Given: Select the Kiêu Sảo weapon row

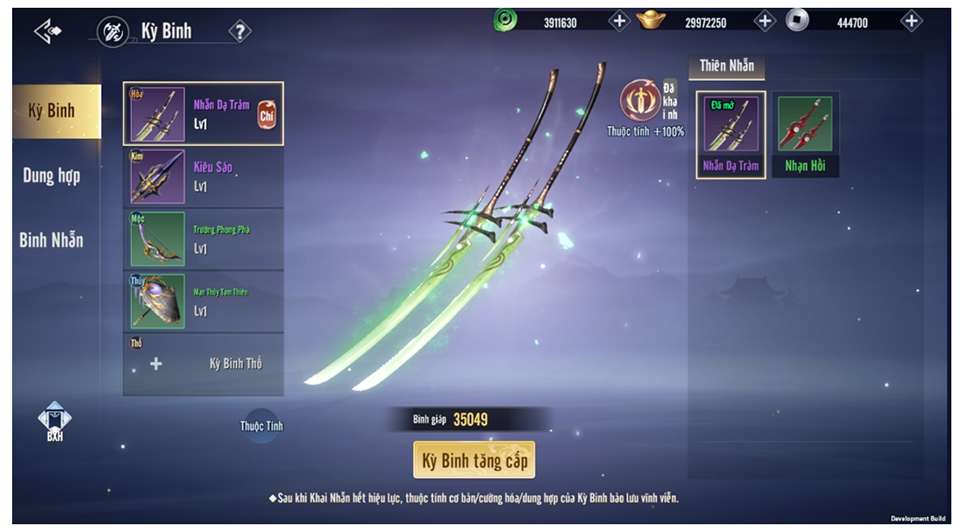Looking at the screenshot, I should (203, 177).
